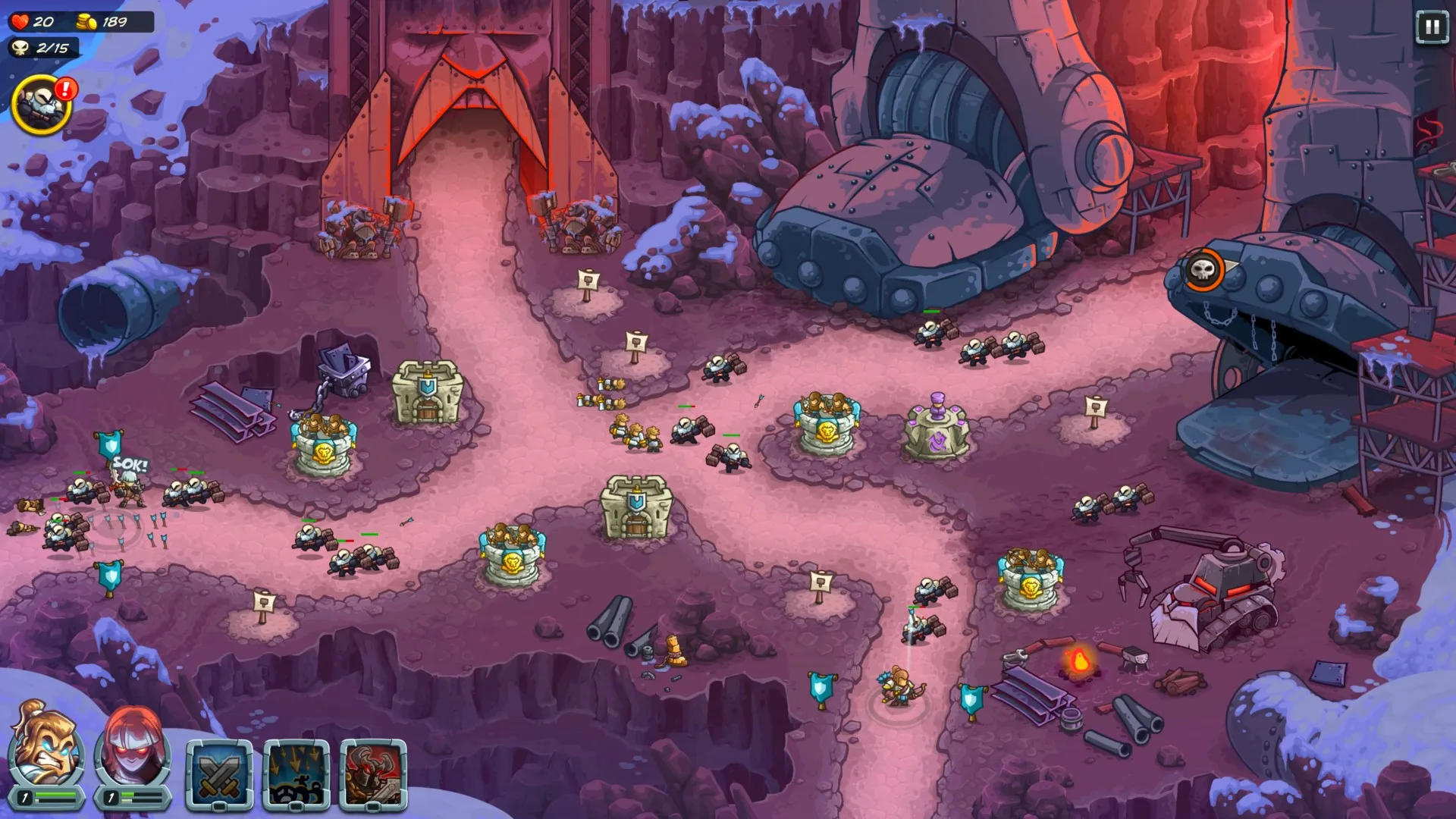Activate the crossed swords reinforcements ability
This screenshot has width=1456, height=819.
point(219,773)
